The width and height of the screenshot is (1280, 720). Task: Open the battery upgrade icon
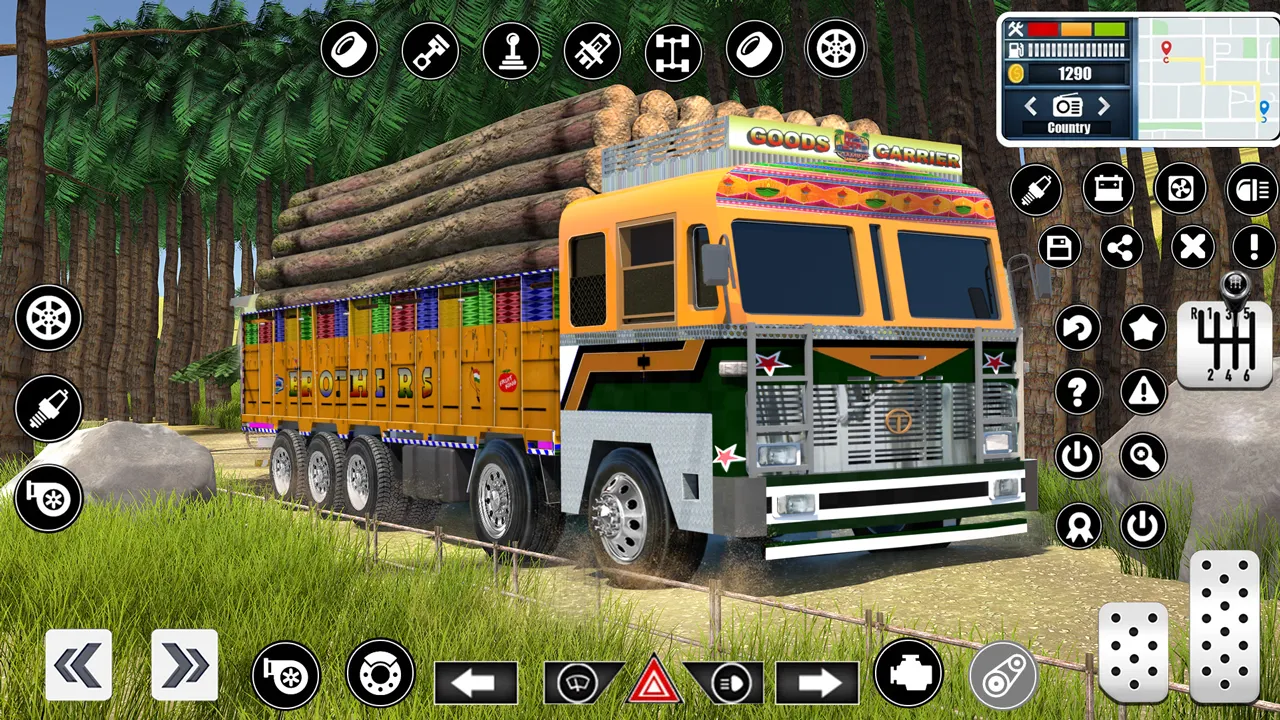1108,190
